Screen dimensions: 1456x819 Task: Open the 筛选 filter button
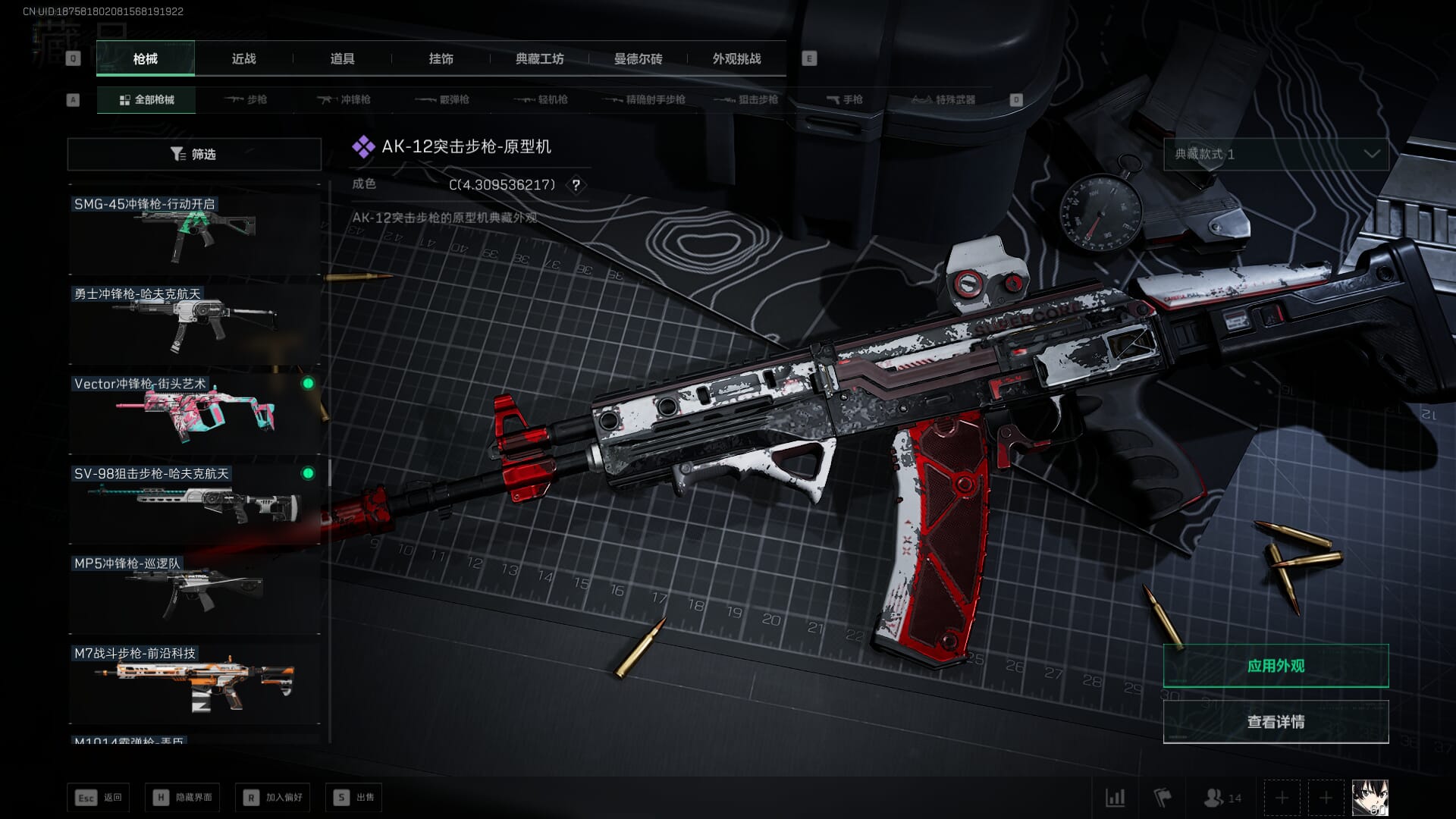coord(194,154)
